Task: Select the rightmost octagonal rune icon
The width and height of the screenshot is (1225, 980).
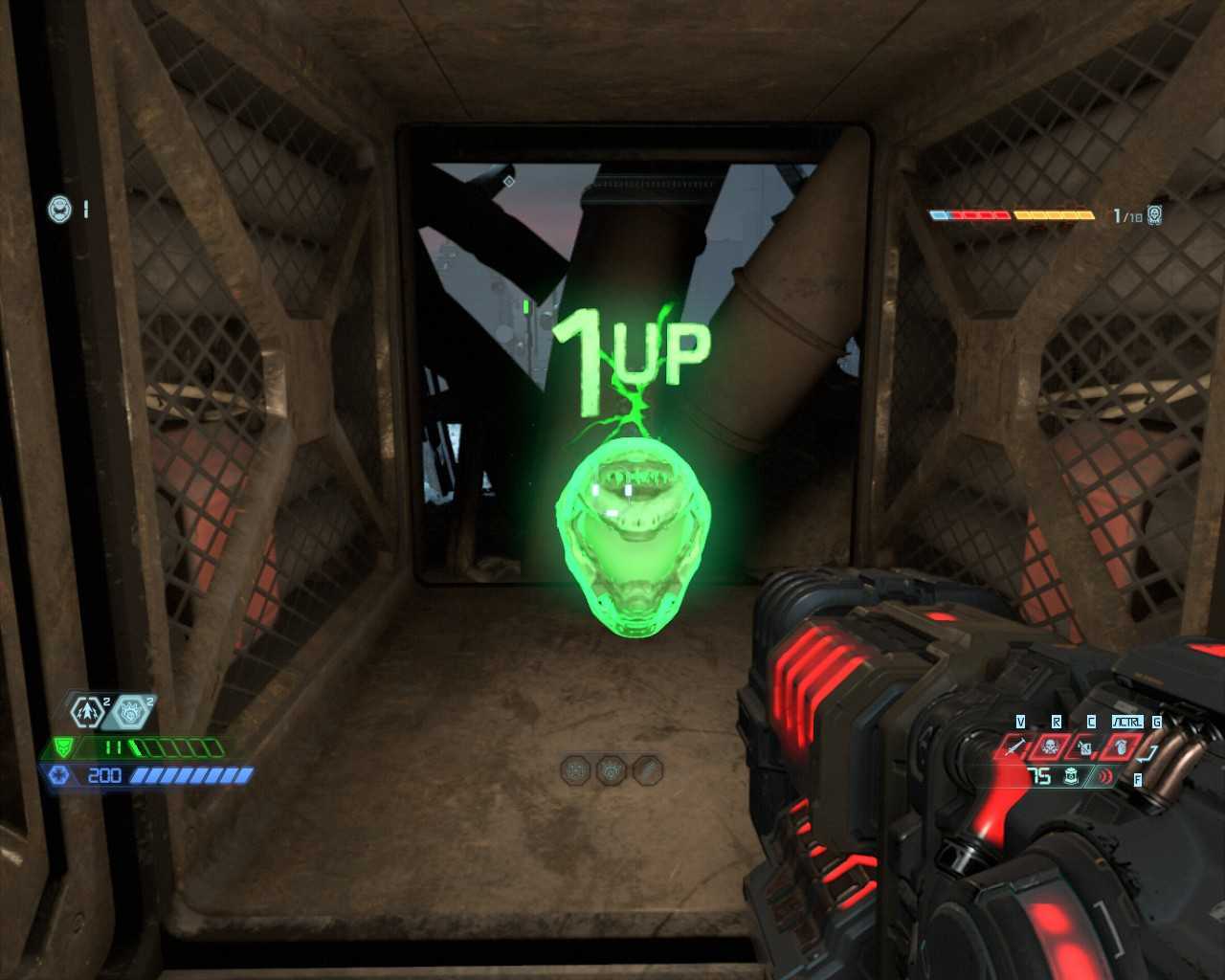Action: 647,769
